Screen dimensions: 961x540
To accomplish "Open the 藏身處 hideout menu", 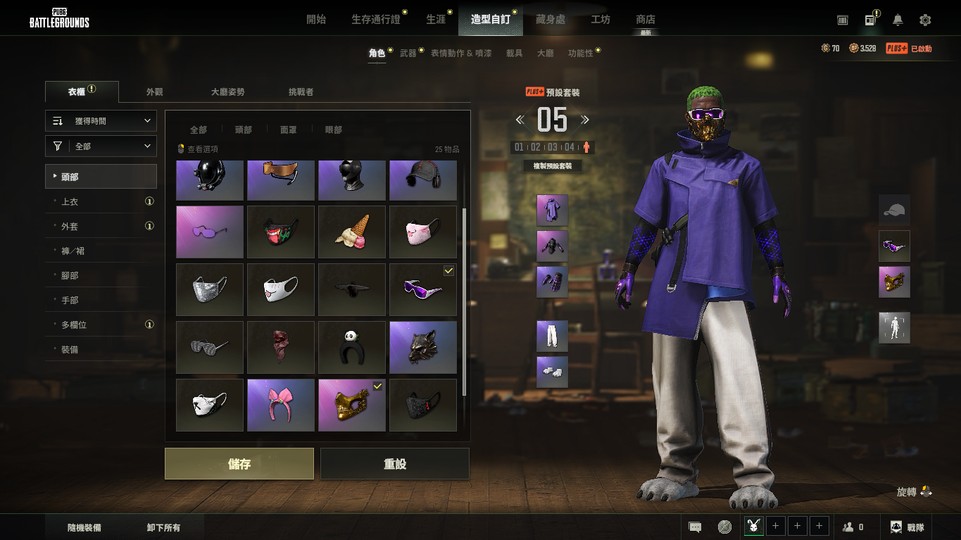I will 550,19.
